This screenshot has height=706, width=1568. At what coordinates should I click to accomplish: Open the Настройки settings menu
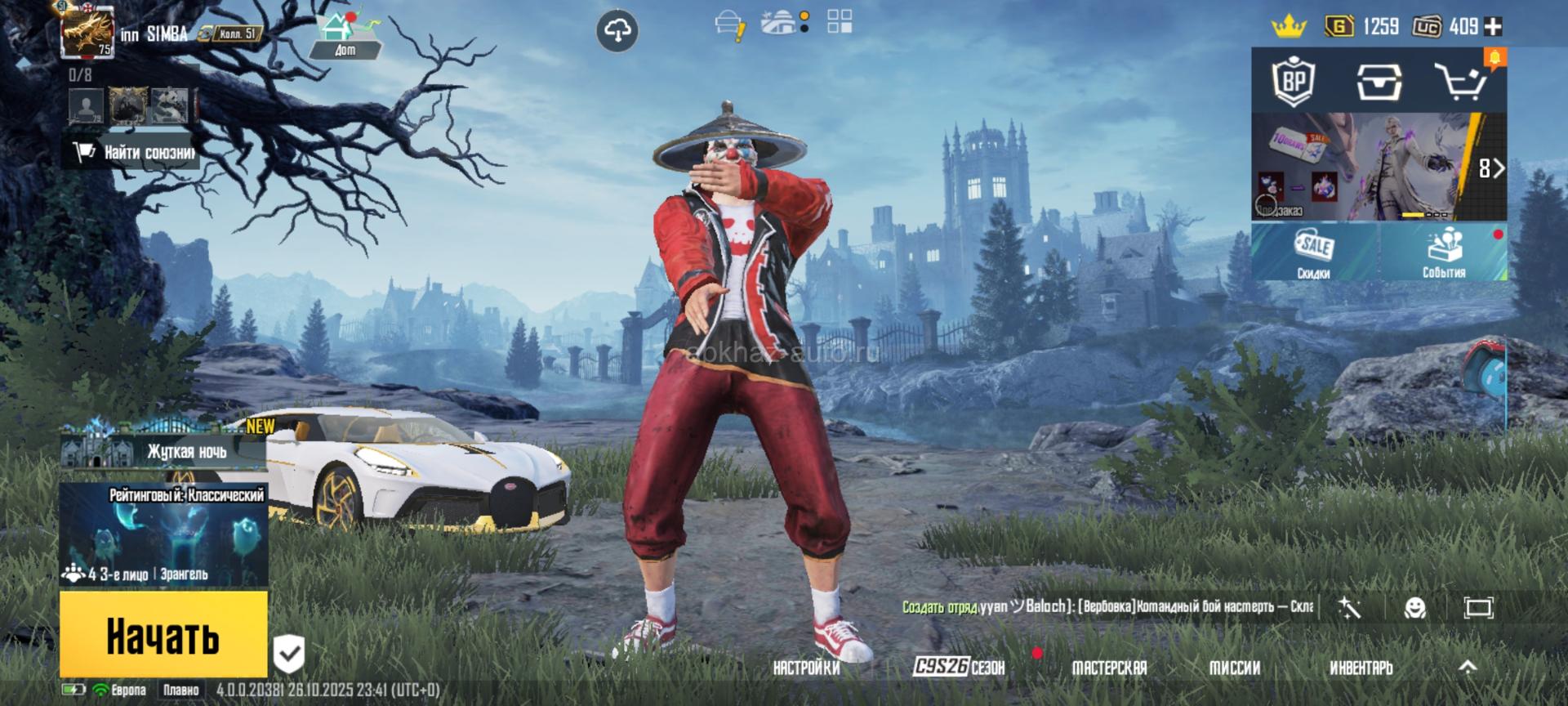click(x=806, y=668)
